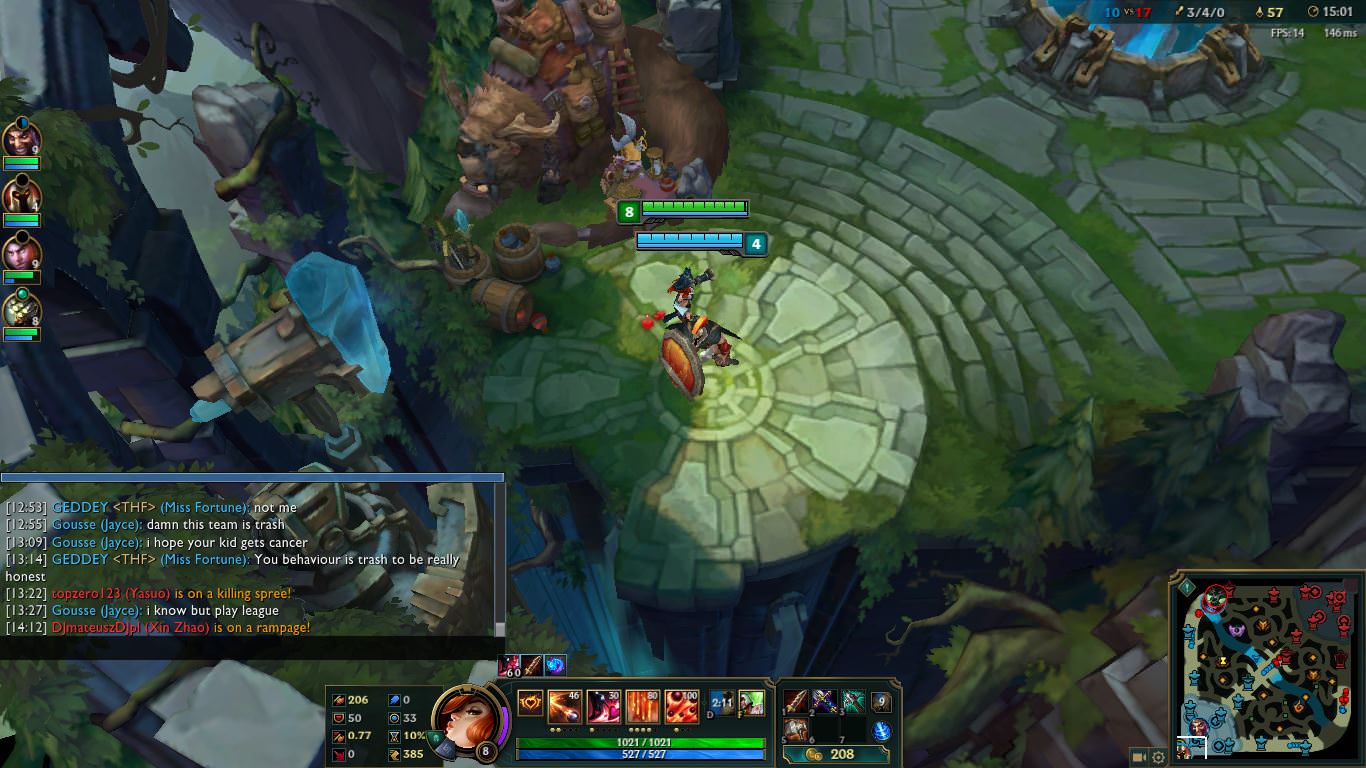This screenshot has height=768, width=1366.
Task: Click the item stack showing 9 charges
Action: 882,701
